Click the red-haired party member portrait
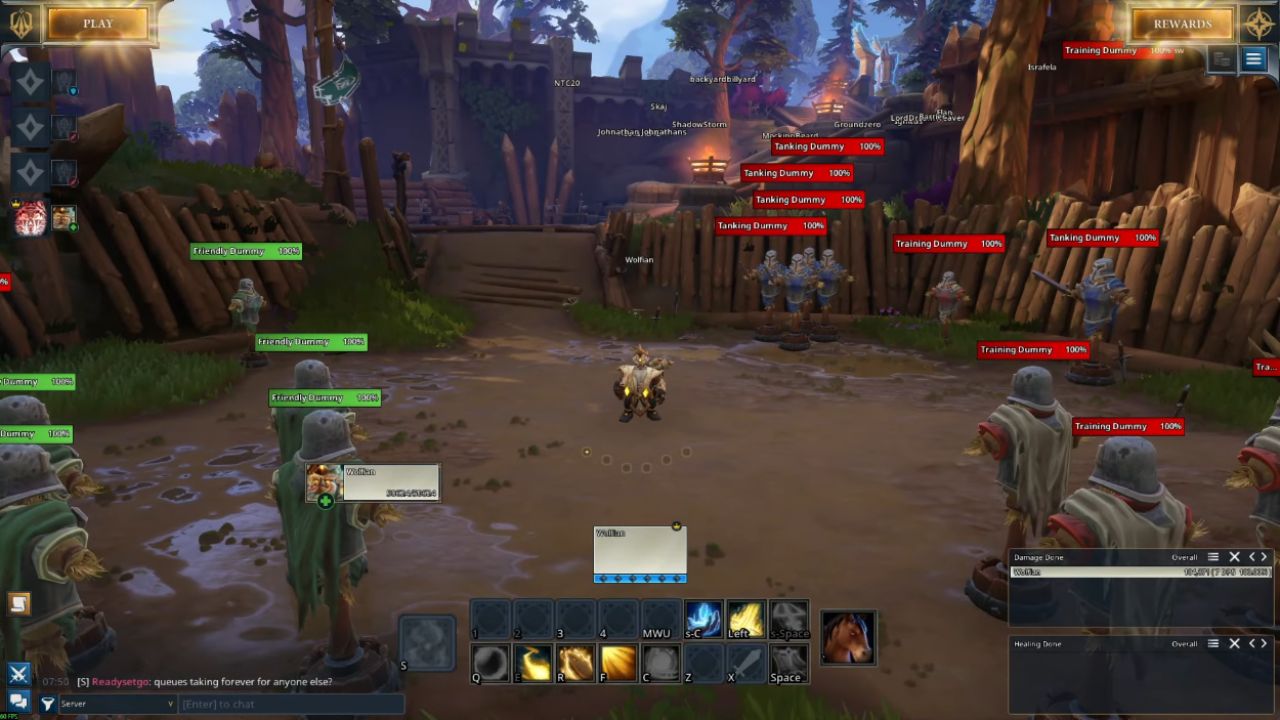The width and height of the screenshot is (1280, 720). click(30, 217)
